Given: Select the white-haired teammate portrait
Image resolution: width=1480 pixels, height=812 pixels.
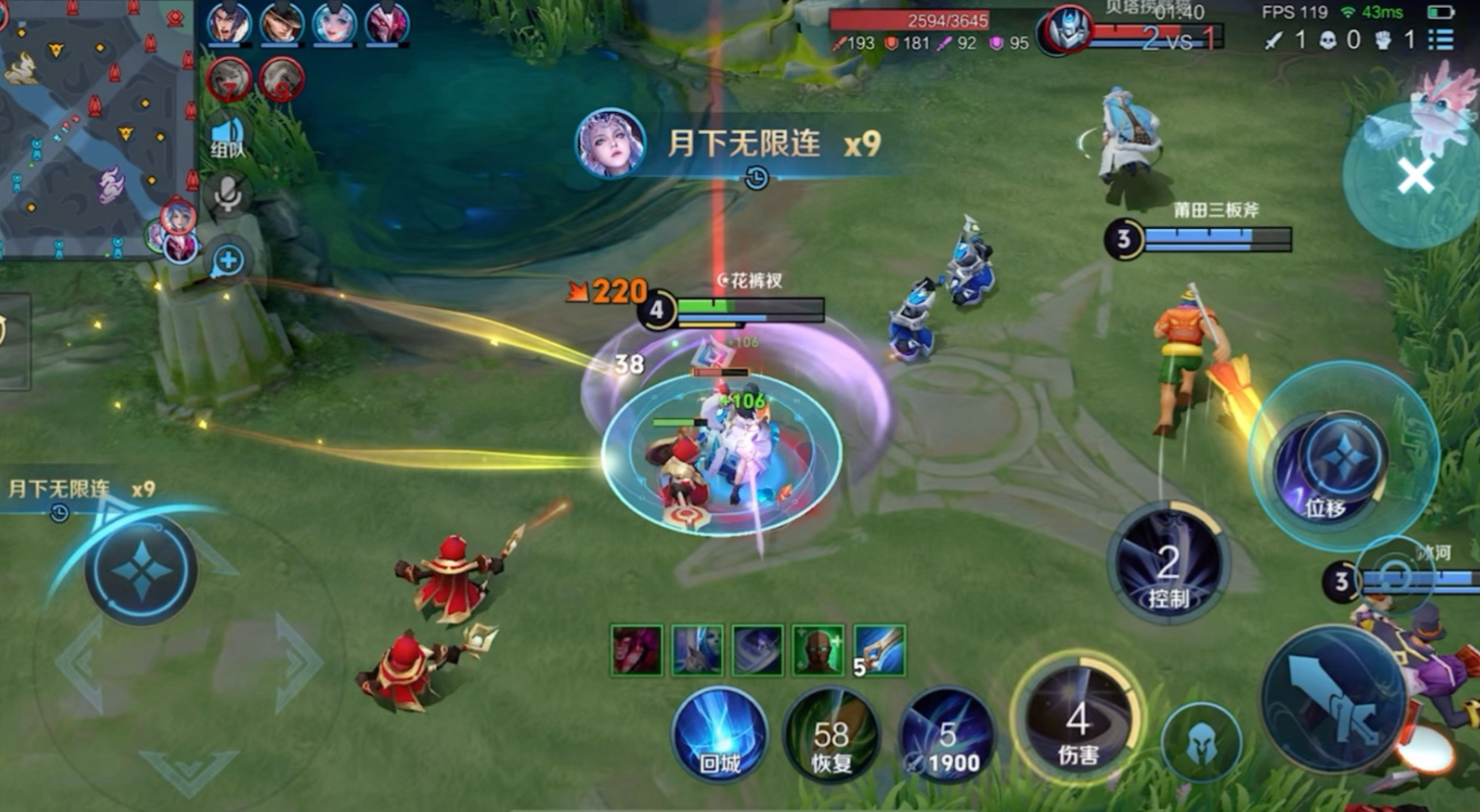Looking at the screenshot, I should (x=334, y=24).
